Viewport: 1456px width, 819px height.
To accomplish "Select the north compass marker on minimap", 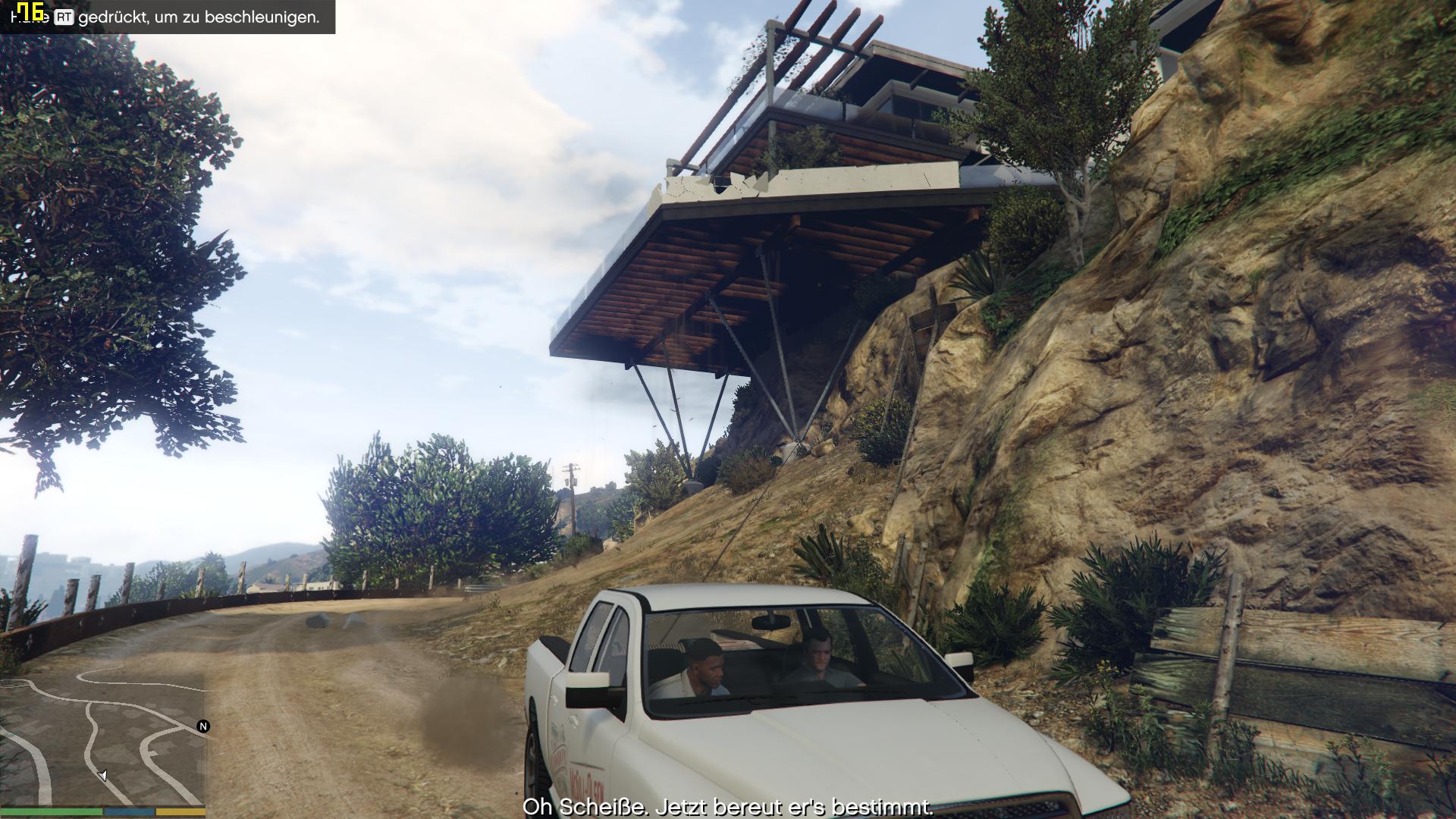I will point(203,726).
